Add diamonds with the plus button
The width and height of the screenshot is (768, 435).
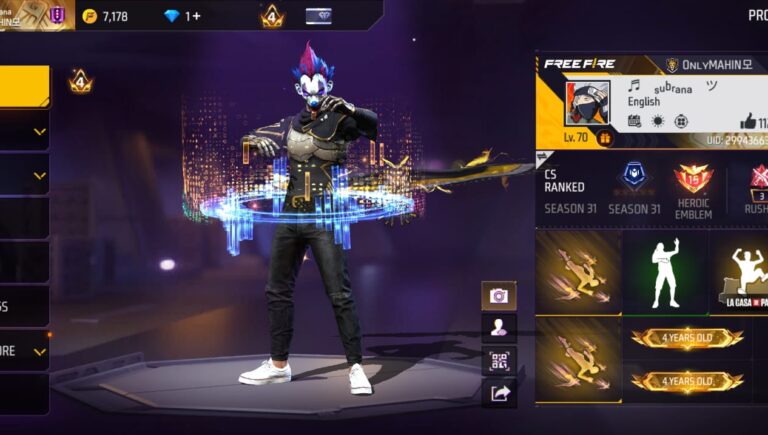(x=195, y=16)
